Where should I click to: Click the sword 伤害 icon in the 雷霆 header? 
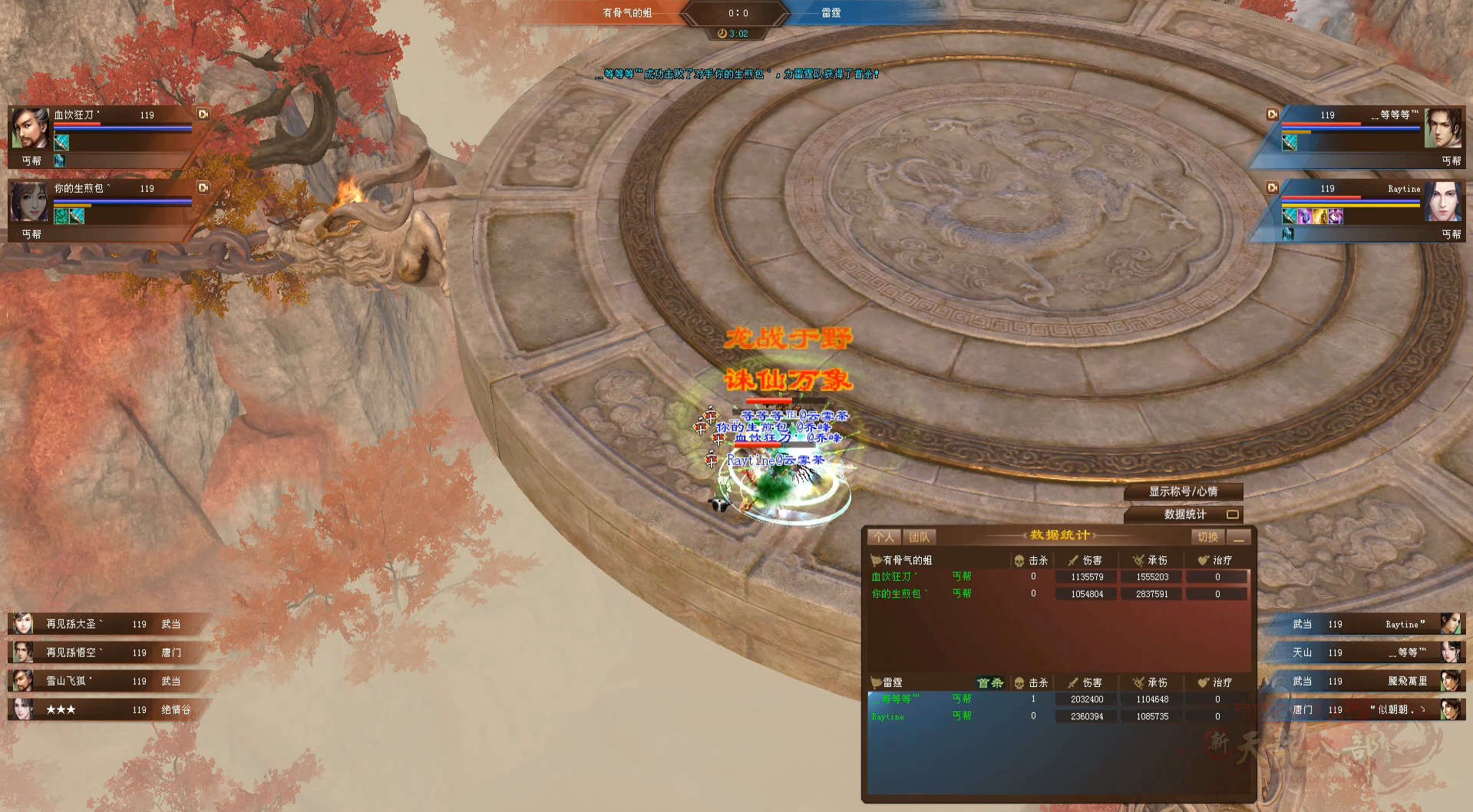point(1073,682)
